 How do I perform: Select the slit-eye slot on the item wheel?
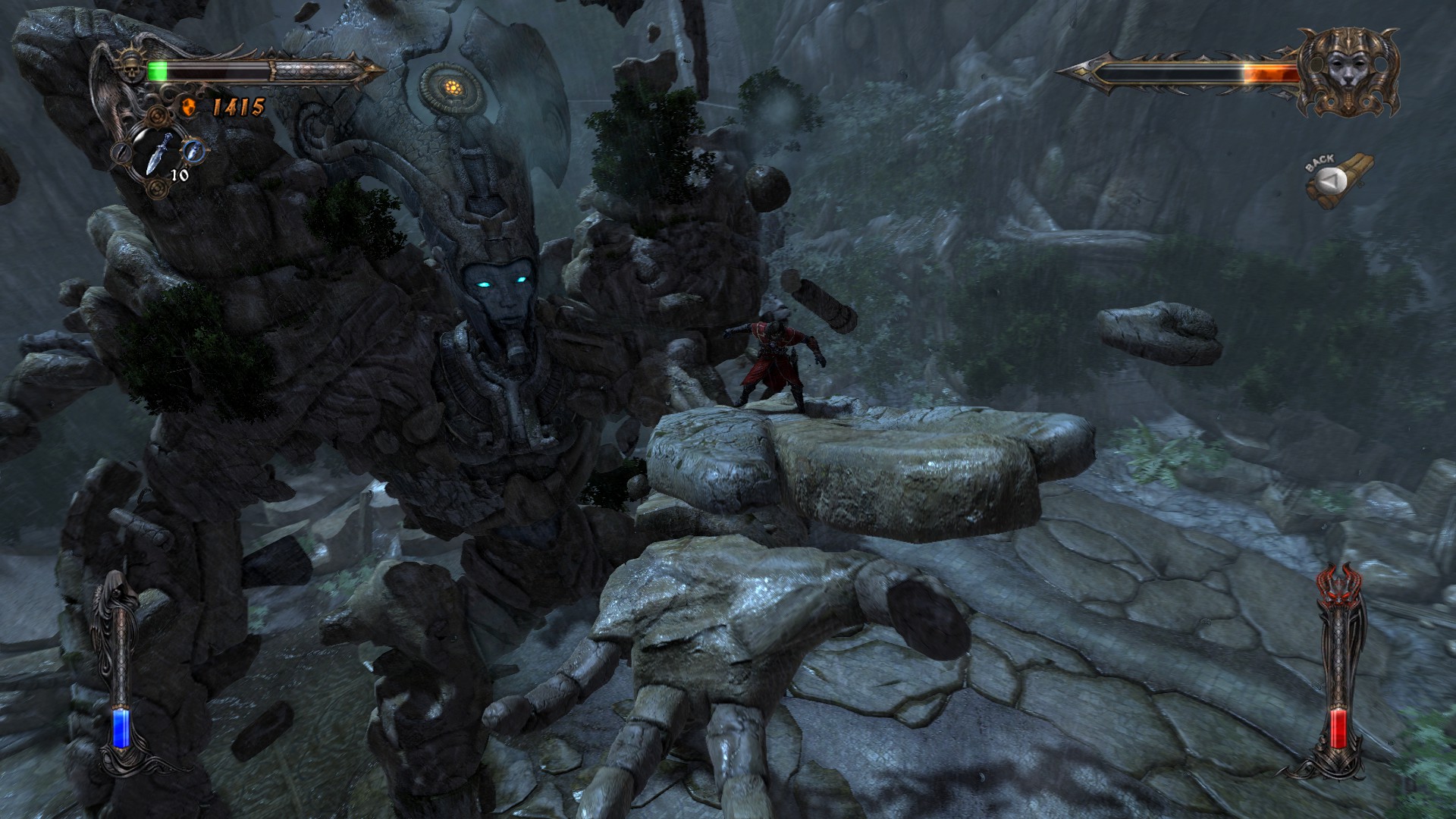(x=121, y=153)
